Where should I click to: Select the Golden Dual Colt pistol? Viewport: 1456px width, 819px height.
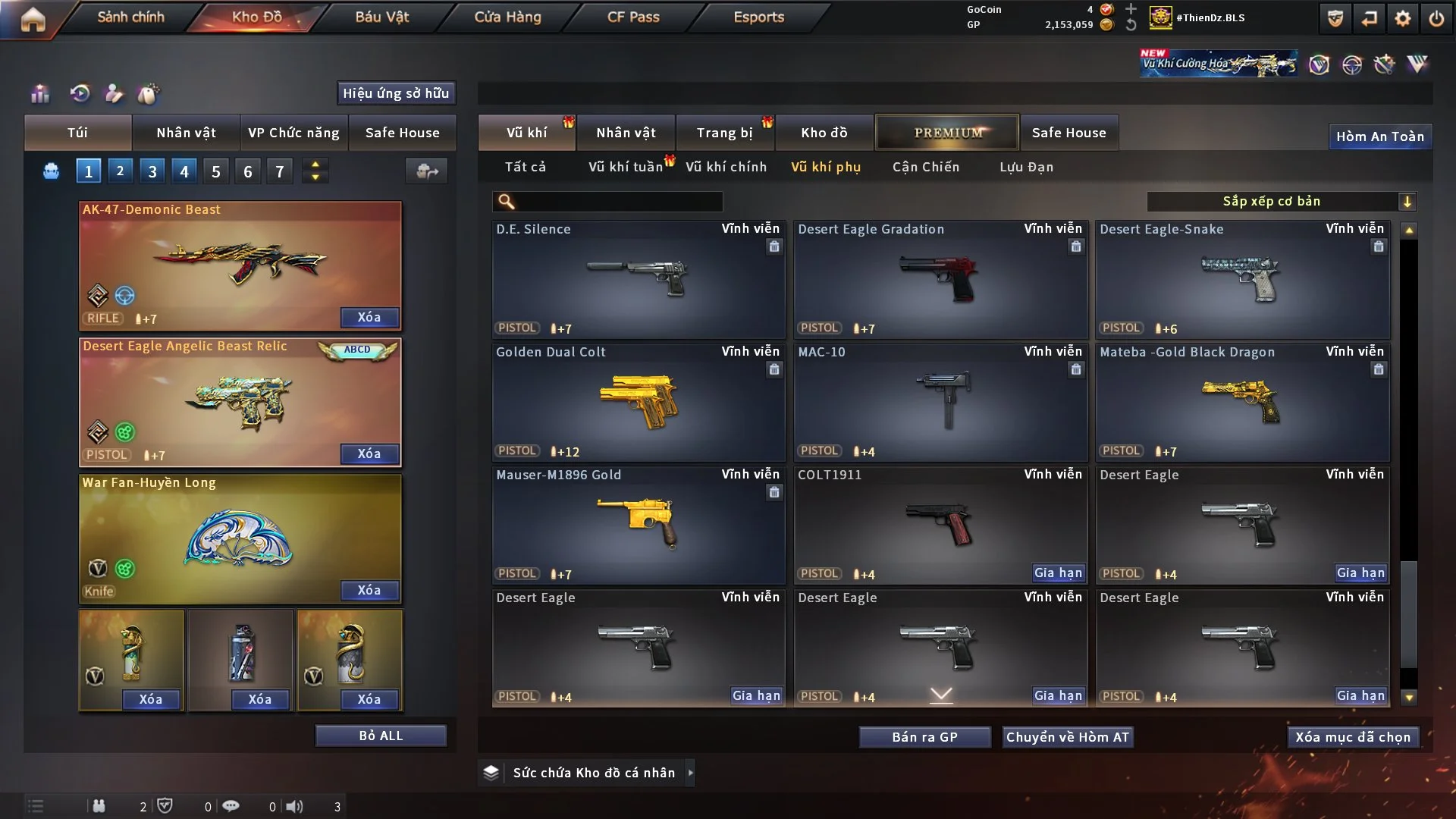639,402
